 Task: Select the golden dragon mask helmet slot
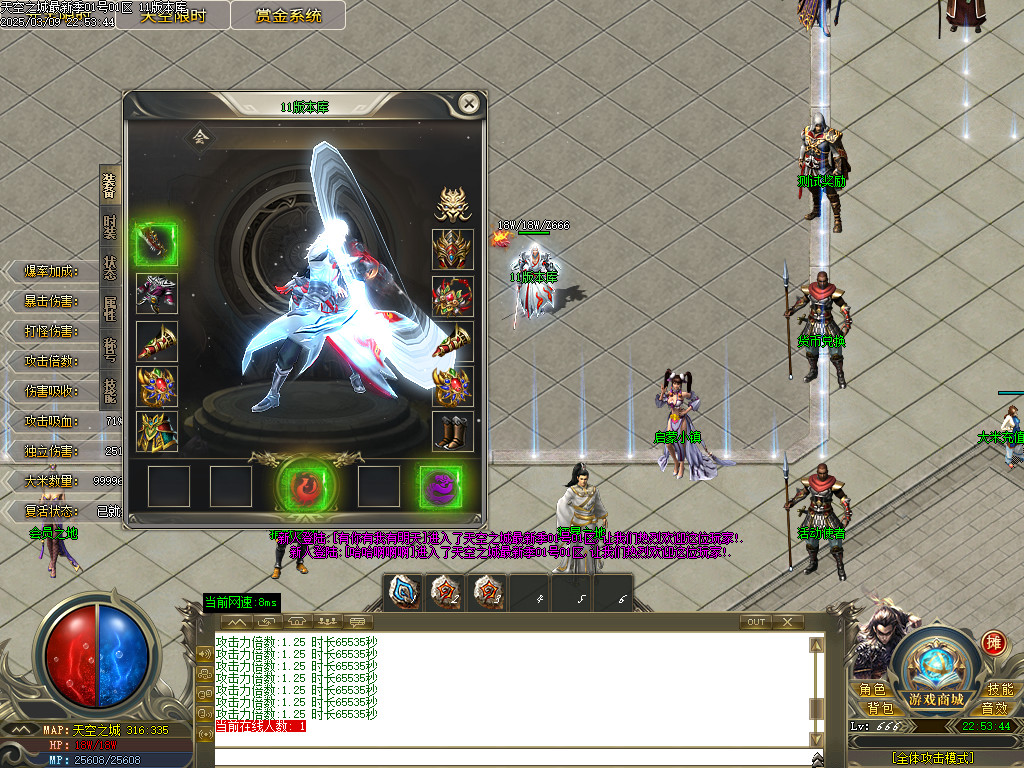tap(452, 204)
